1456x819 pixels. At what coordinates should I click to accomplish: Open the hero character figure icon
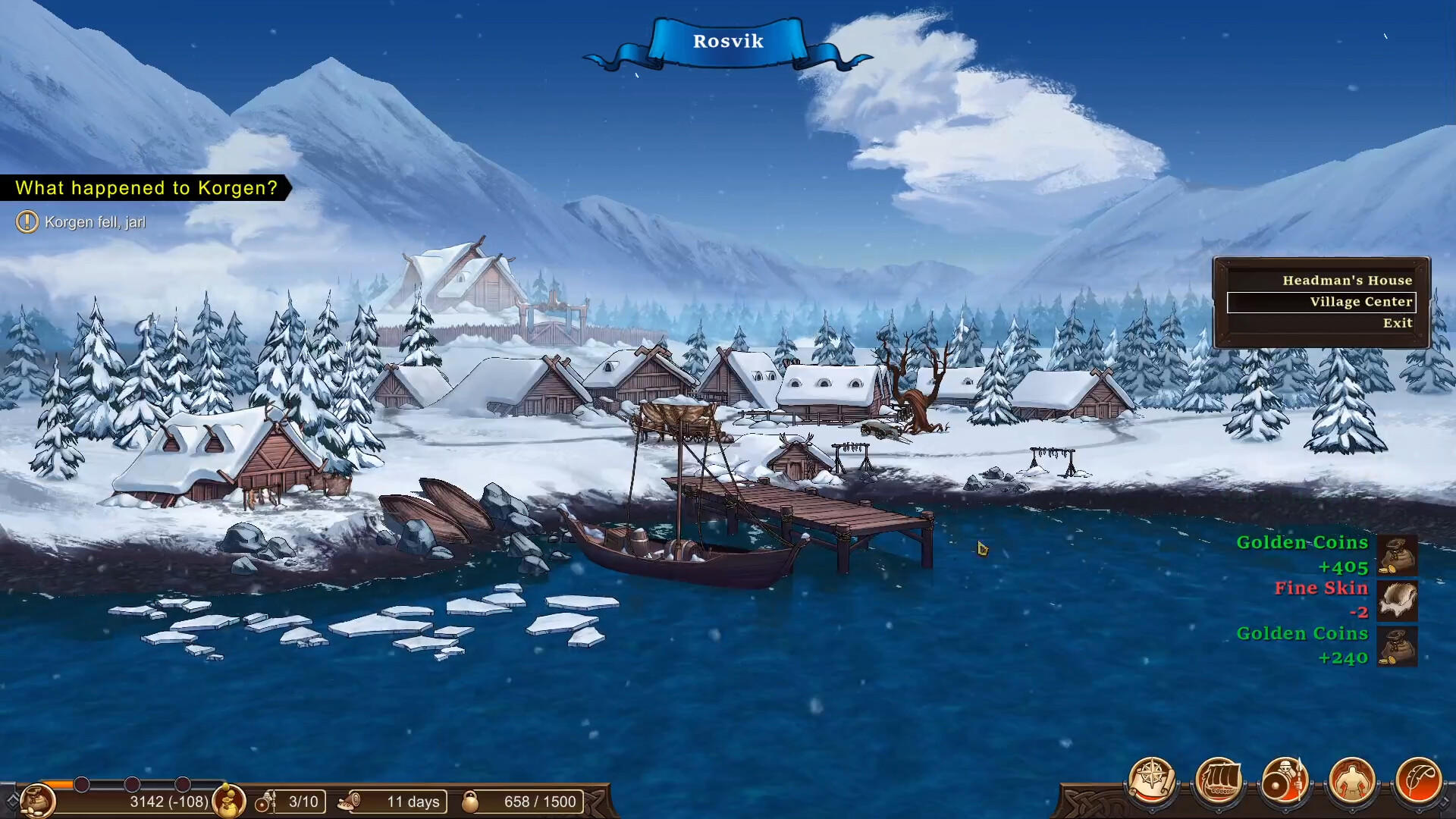[x=1351, y=780]
